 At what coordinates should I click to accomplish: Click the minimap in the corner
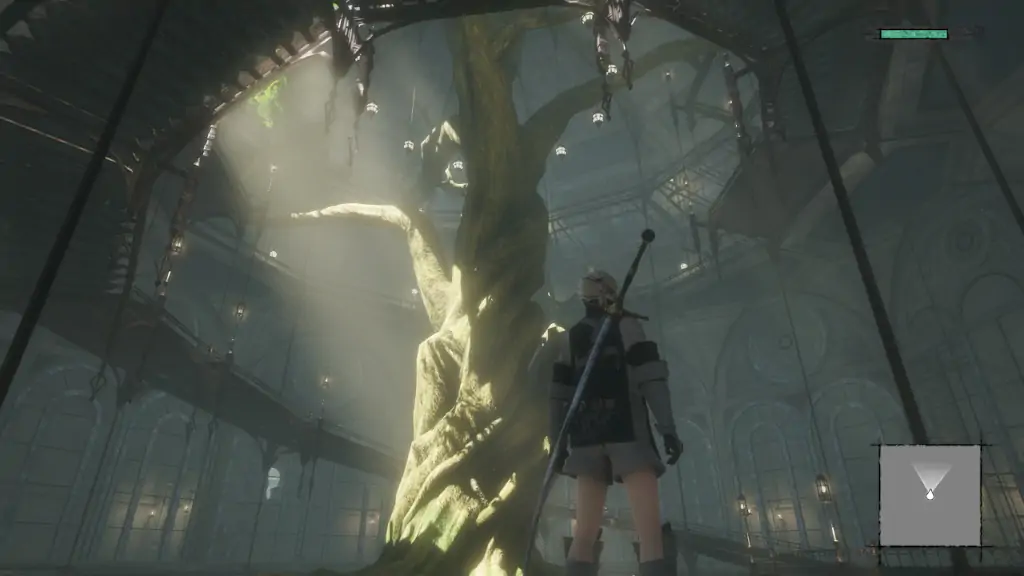click(929, 495)
